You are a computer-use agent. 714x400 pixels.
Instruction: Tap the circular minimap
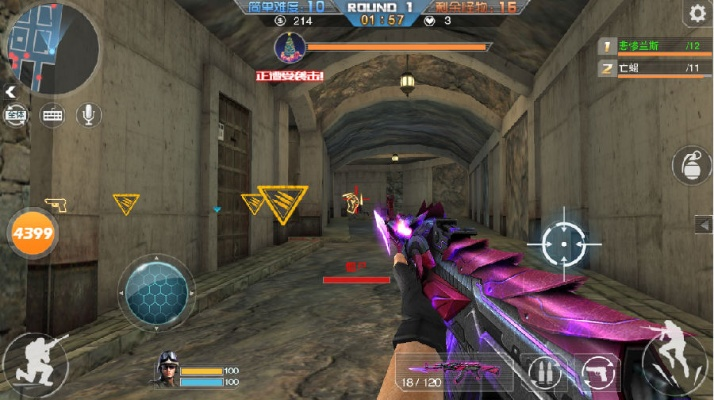52,45
